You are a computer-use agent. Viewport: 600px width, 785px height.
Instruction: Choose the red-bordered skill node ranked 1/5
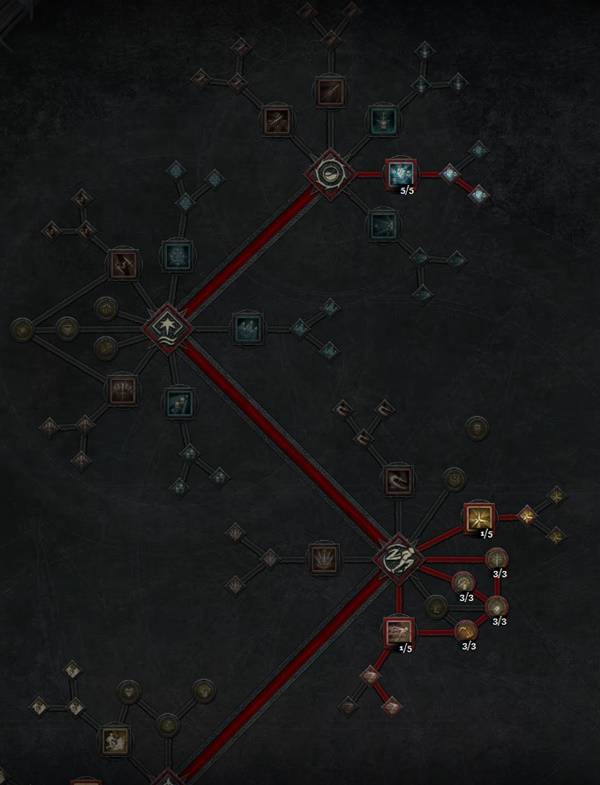(399, 631)
